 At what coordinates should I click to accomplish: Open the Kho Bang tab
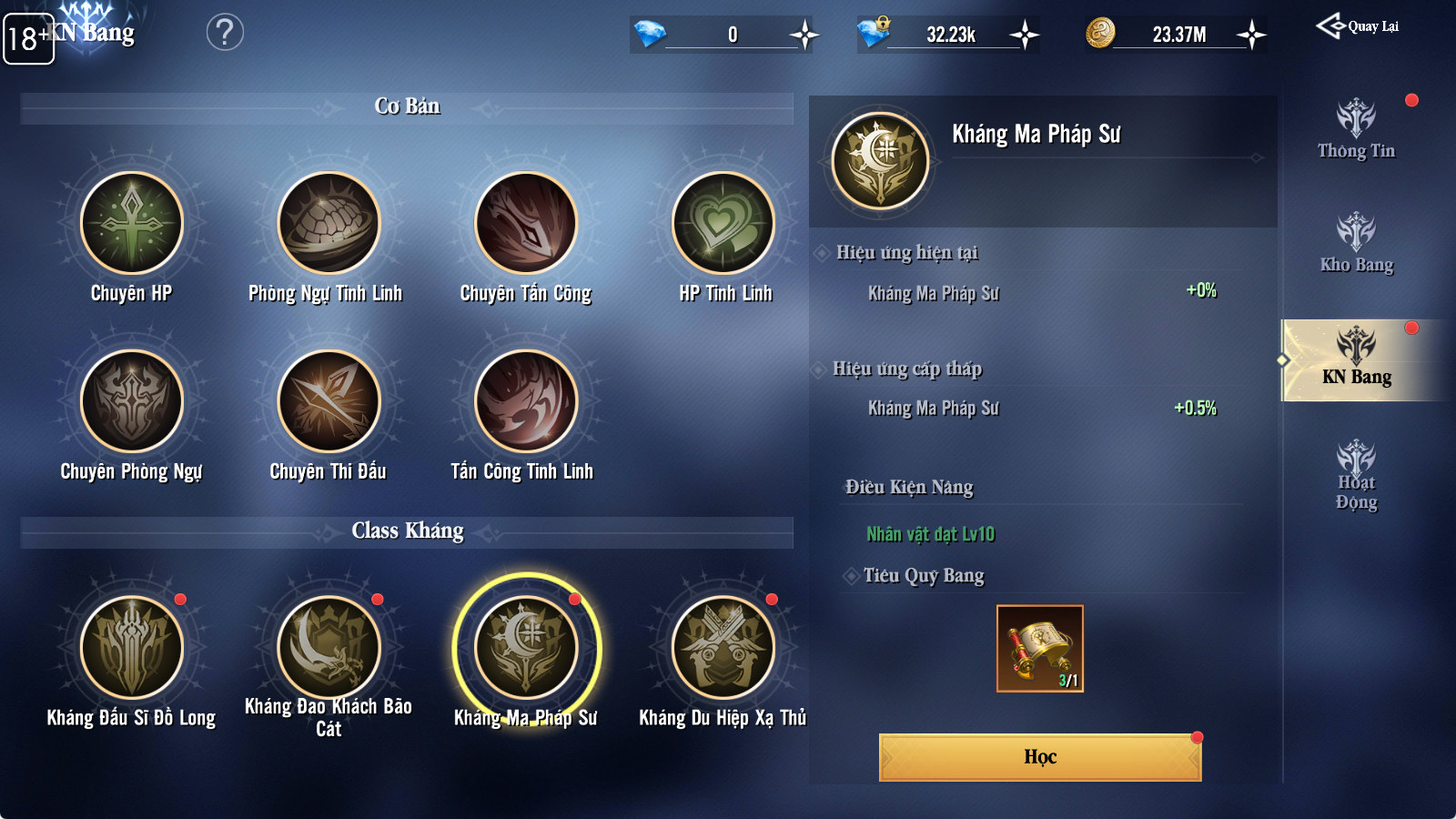coord(1356,243)
